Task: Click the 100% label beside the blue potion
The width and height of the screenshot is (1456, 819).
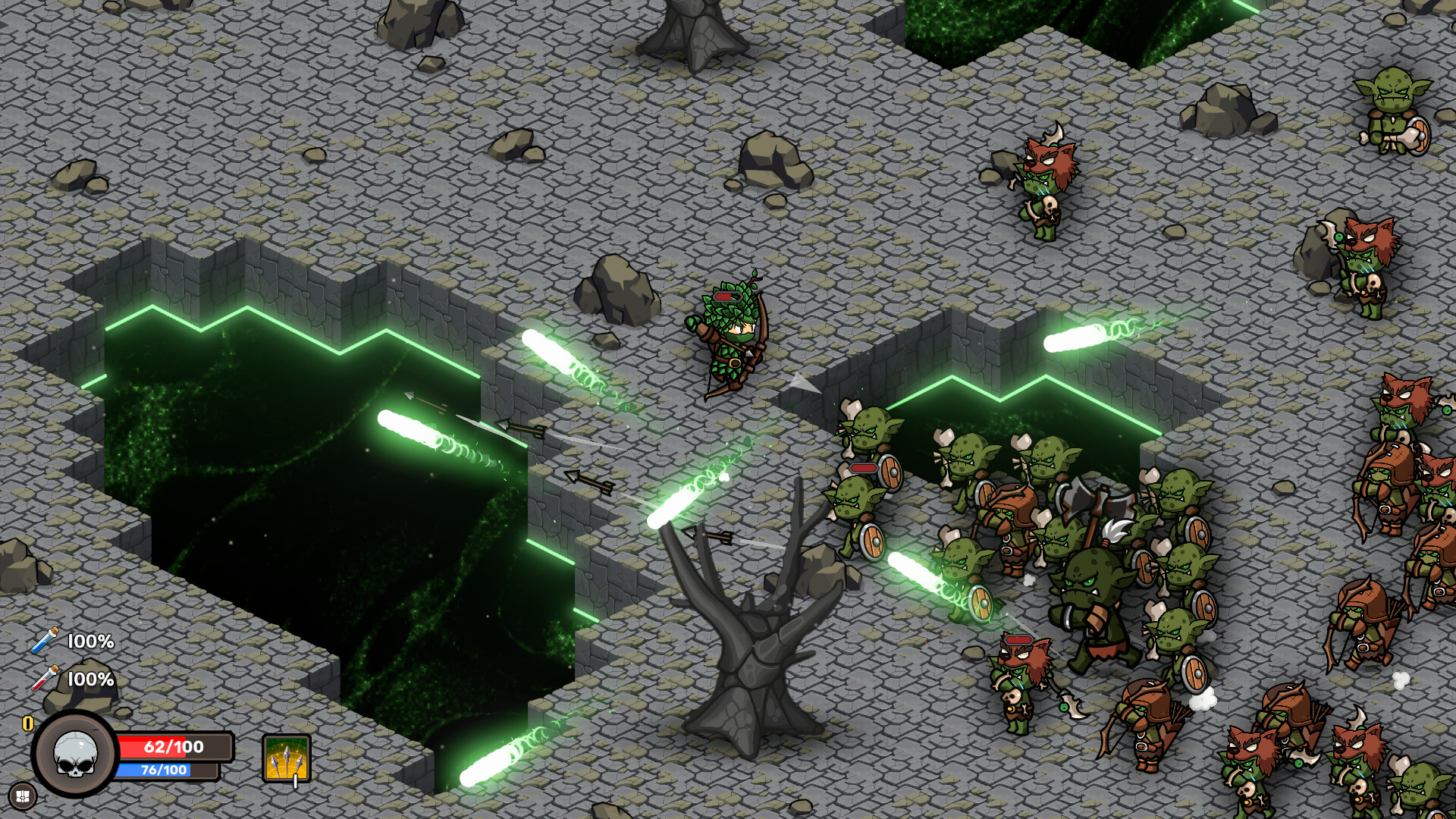Action: click(x=91, y=641)
